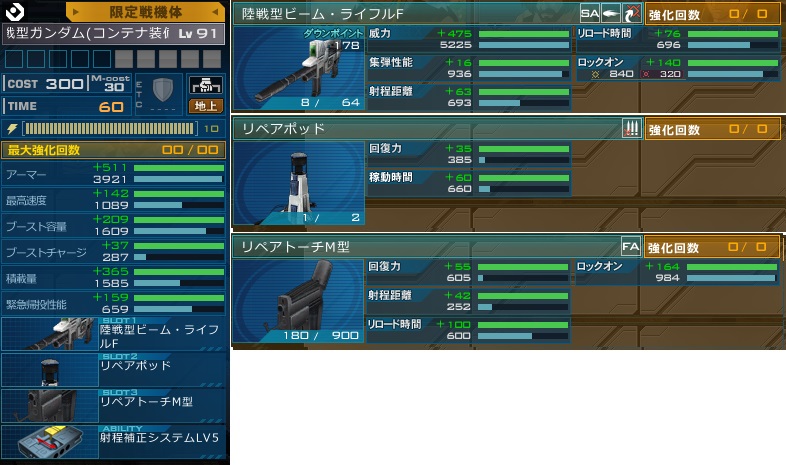The height and width of the screenshot is (465, 786).
Task: Open the 射程補正システムLV5 ability slot
Action: [x=114, y=441]
